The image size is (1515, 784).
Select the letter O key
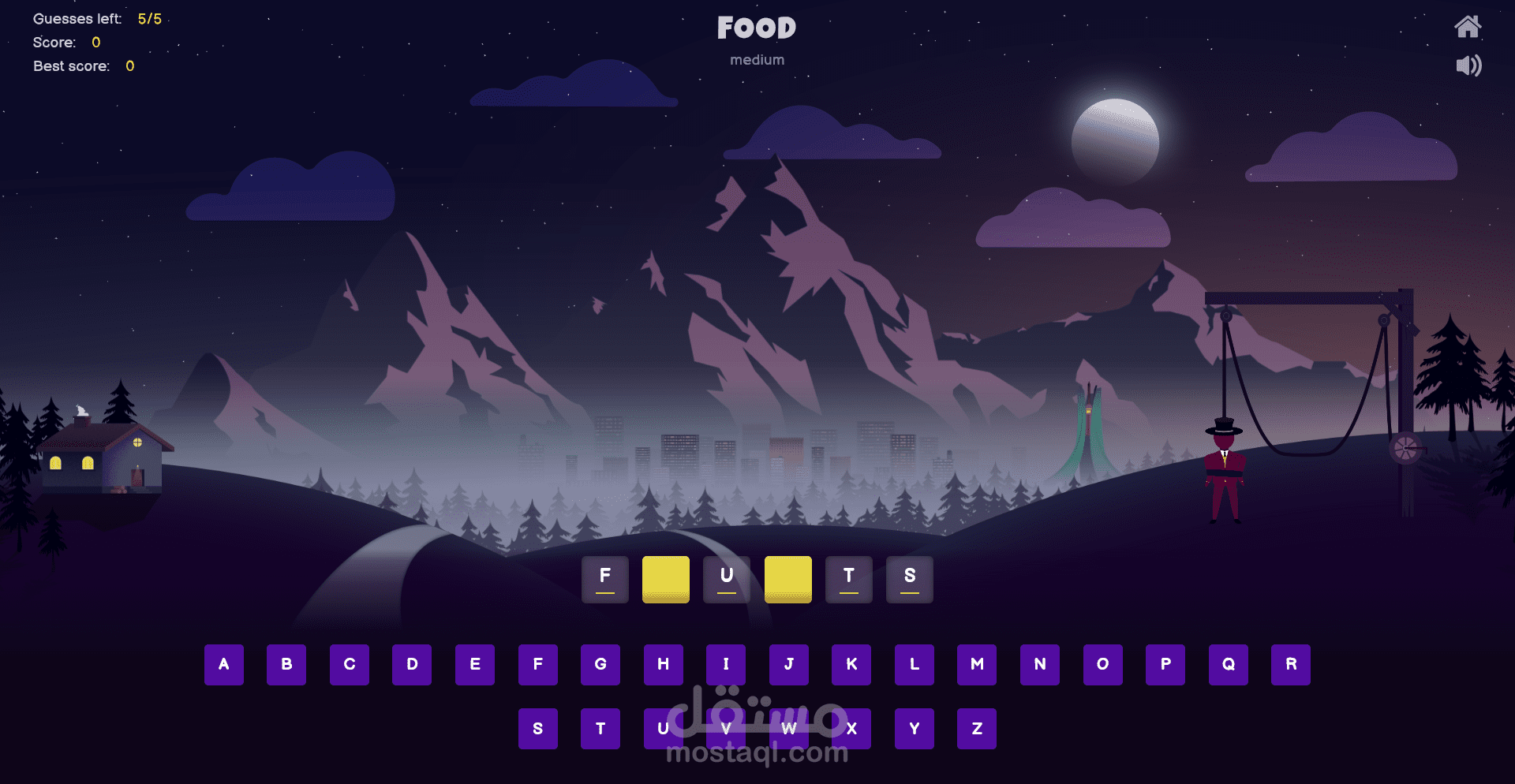click(x=1102, y=664)
